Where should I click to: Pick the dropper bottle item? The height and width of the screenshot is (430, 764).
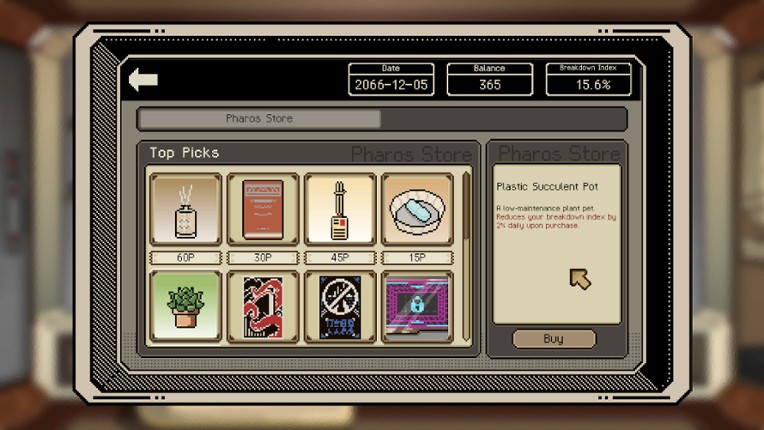[340, 210]
